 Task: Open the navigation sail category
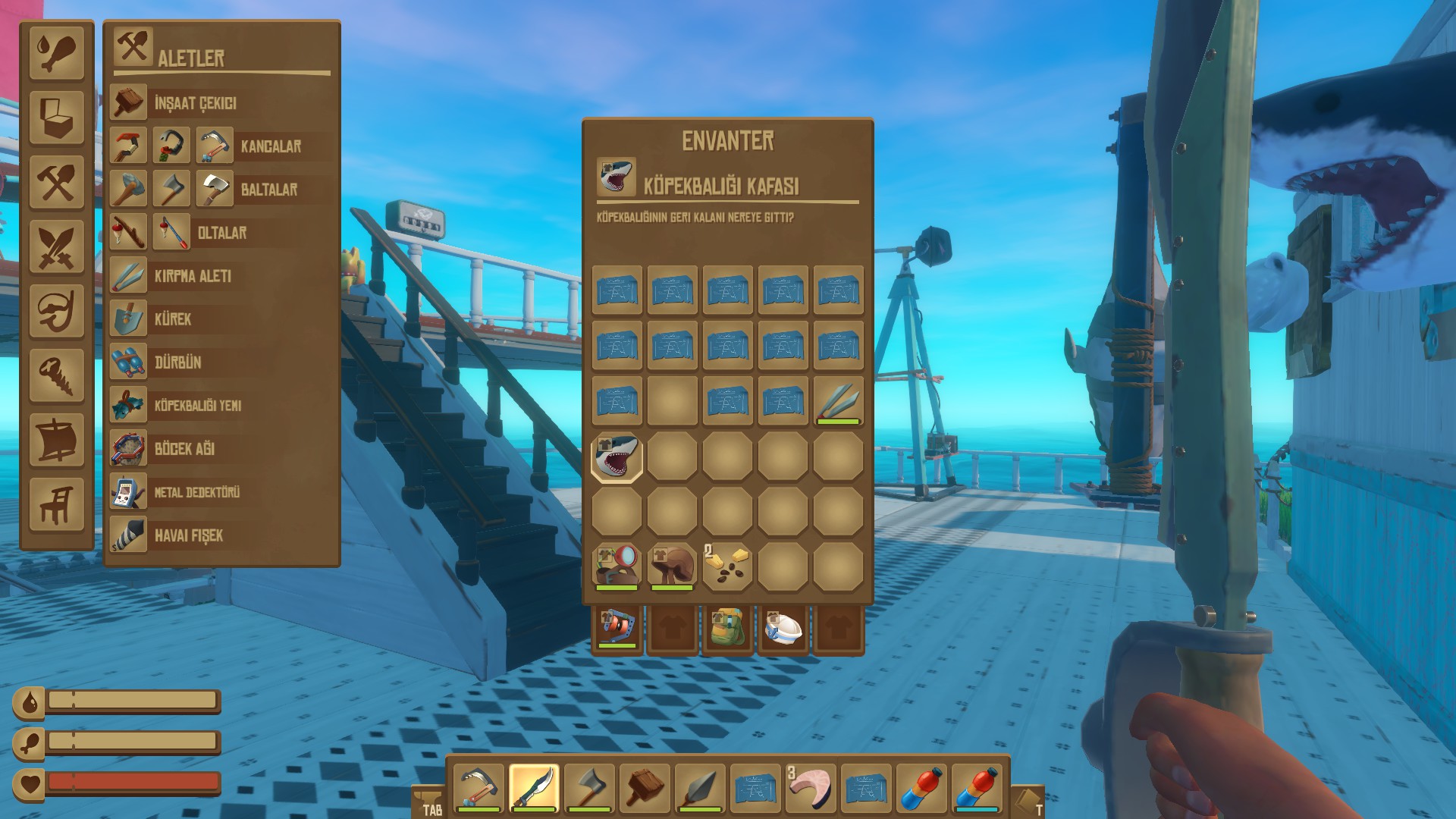[57, 440]
